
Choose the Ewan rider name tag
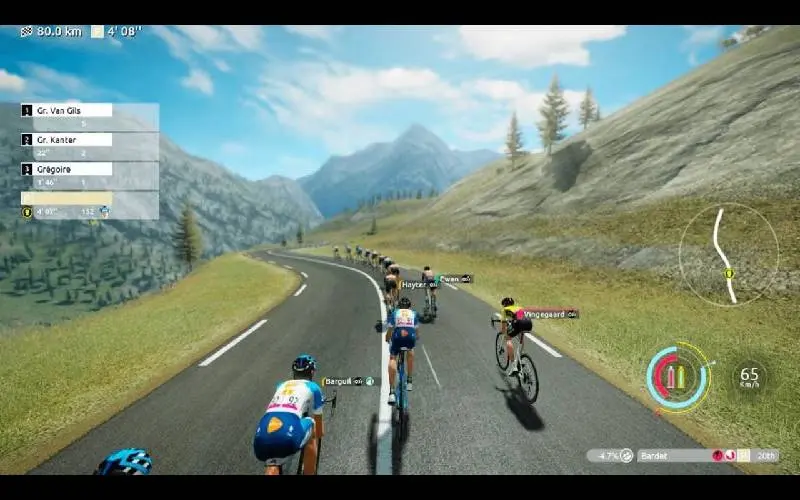pos(455,279)
